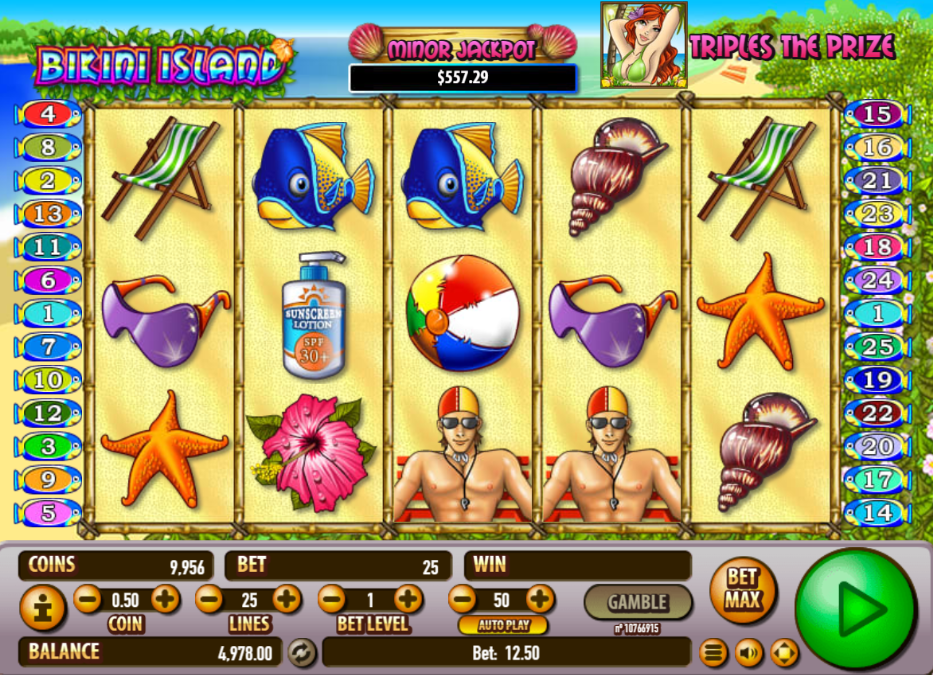Screen dimensions: 933x675
Task: Toggle the sound speaker icon
Action: pyautogui.click(x=748, y=654)
